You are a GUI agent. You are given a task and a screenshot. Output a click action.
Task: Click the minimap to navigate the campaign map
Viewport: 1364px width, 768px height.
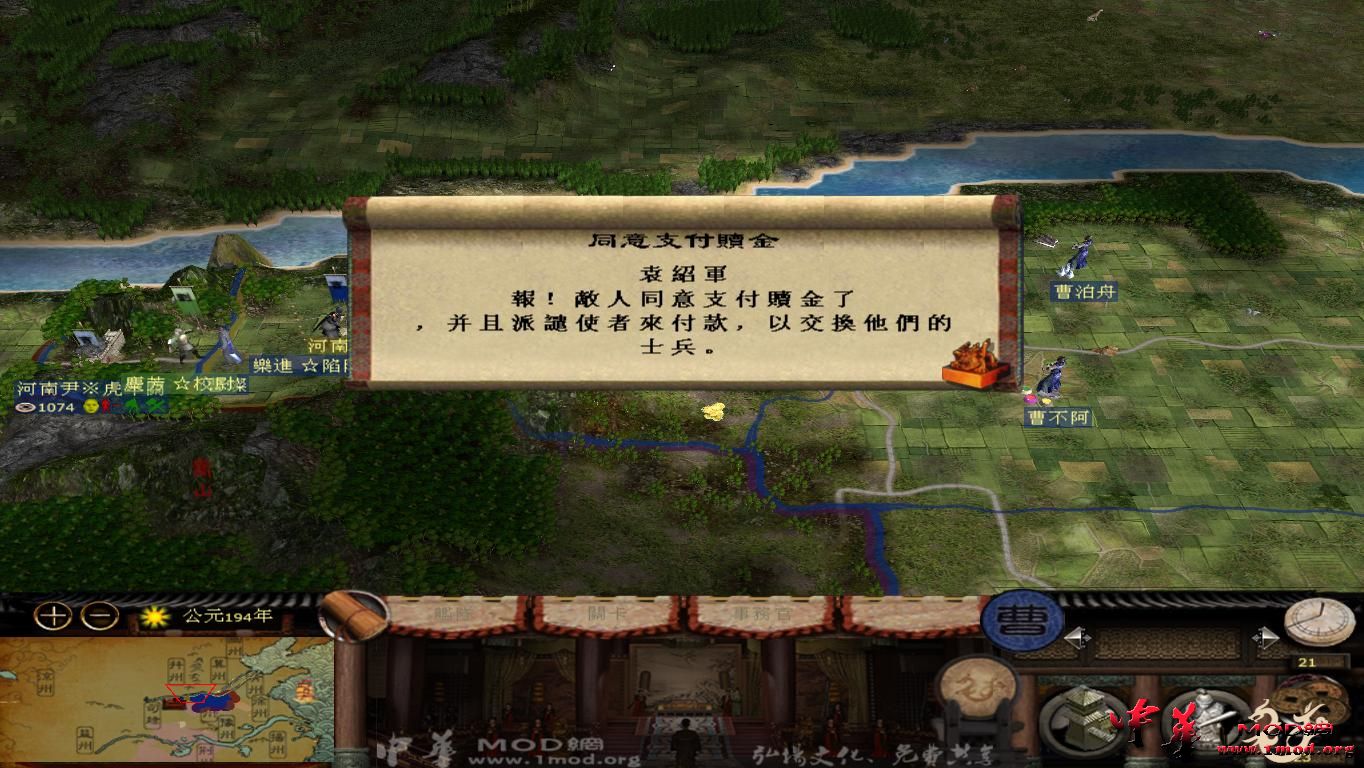[x=170, y=700]
